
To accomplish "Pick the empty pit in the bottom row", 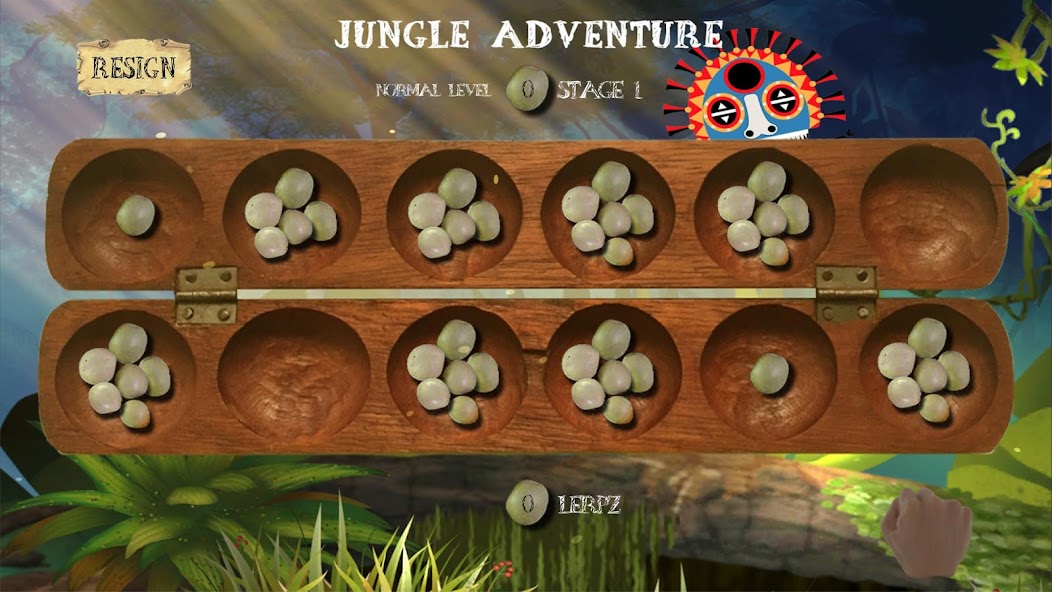I will (x=294, y=373).
